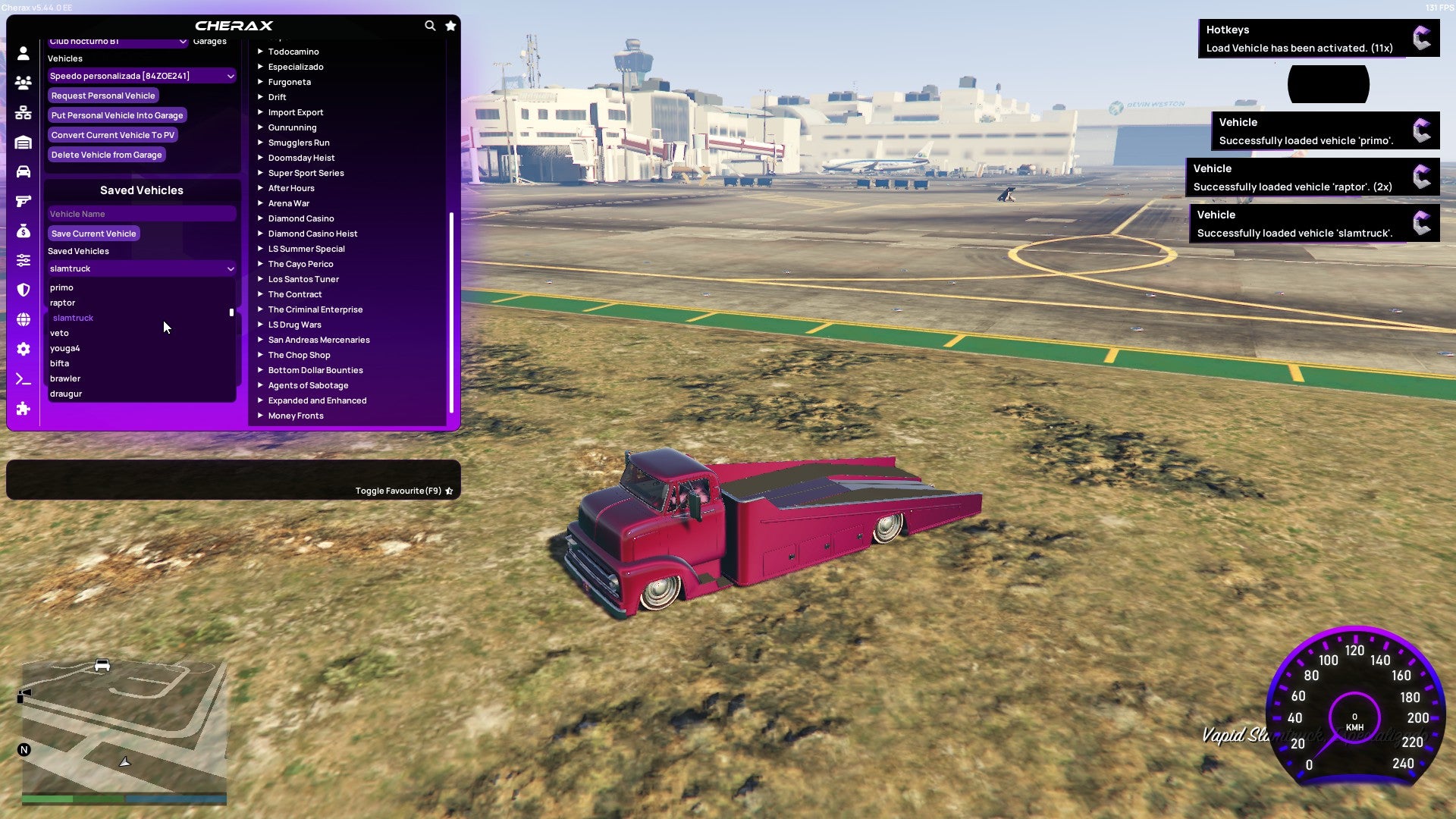Image resolution: width=1456 pixels, height=819 pixels.
Task: Select raptor from the saved vehicles list
Action: pos(62,303)
